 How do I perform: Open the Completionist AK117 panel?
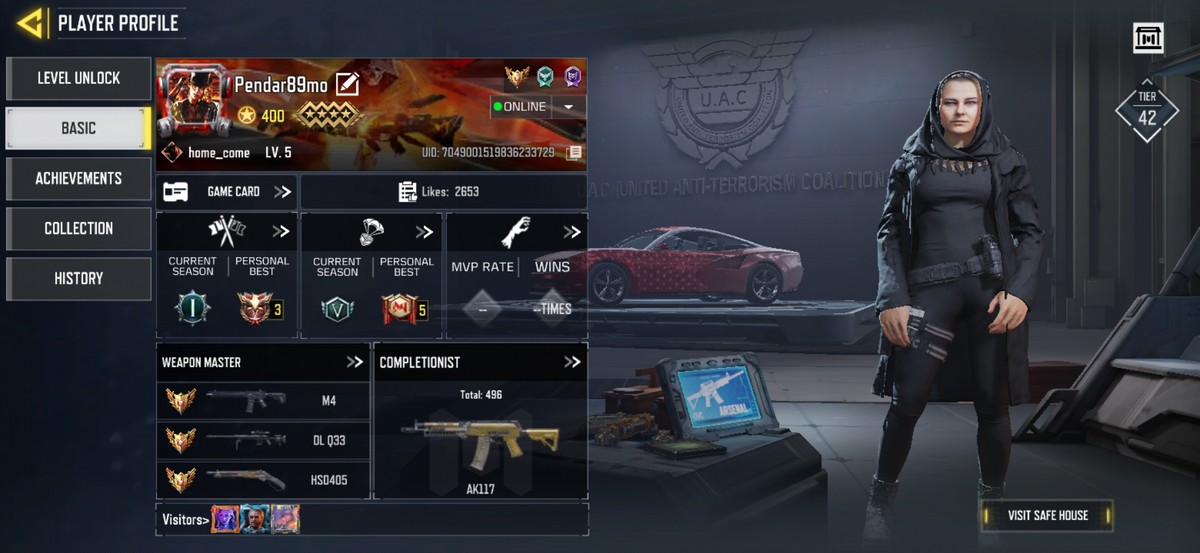coord(480,430)
